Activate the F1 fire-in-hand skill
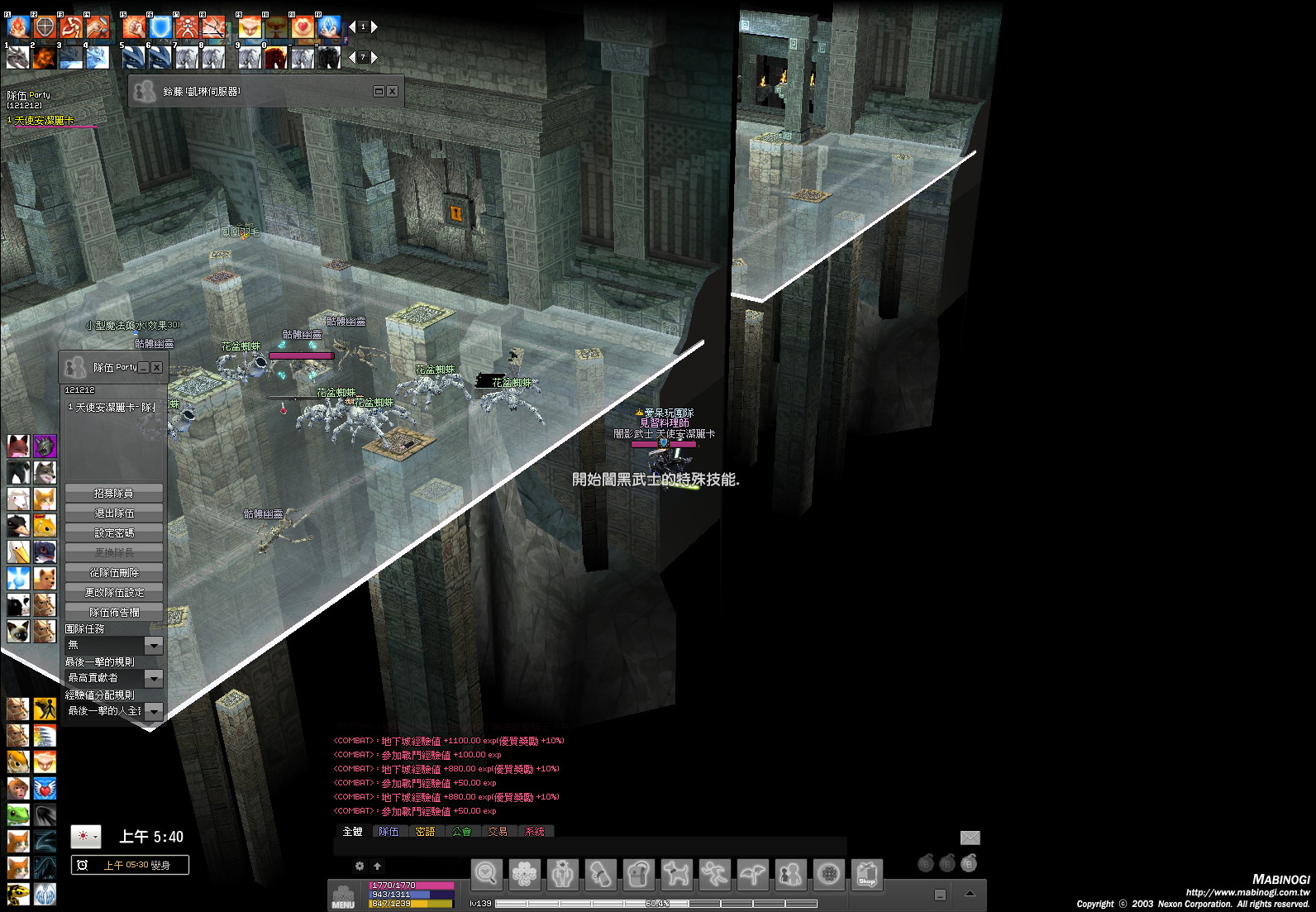Viewport: 1316px width, 912px height. coord(18,27)
